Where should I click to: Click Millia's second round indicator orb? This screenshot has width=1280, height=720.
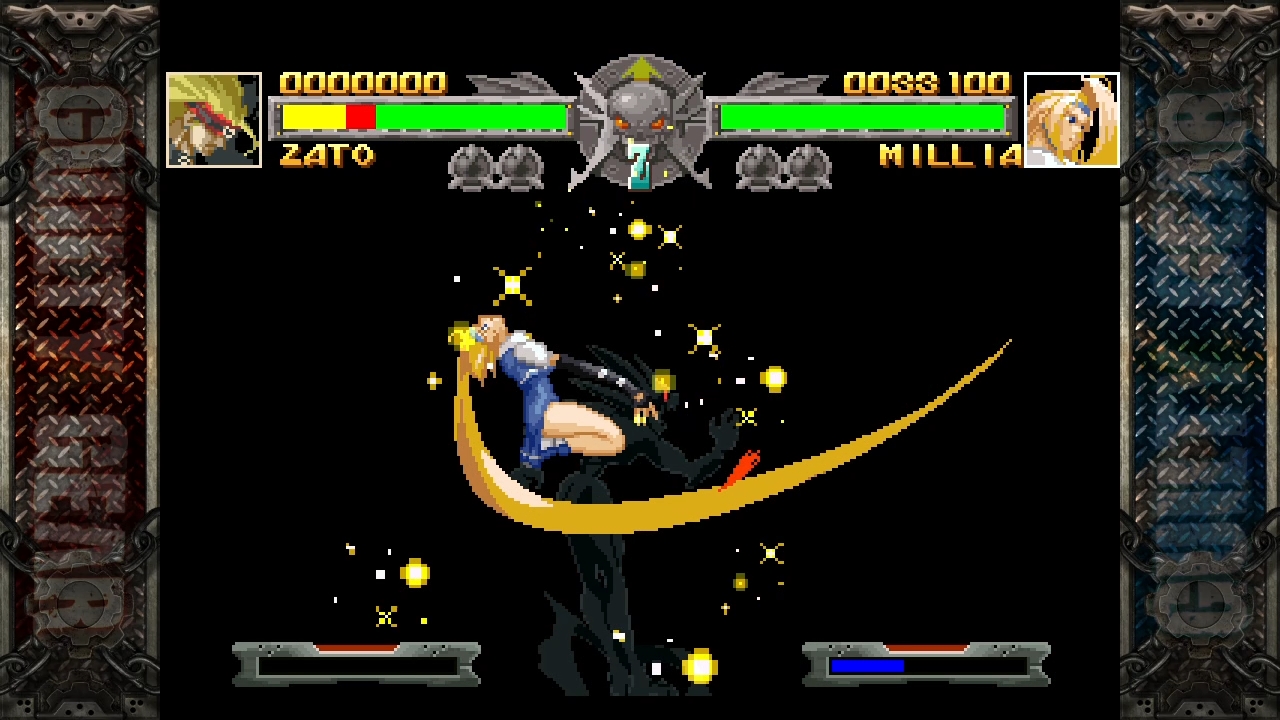[x=810, y=167]
